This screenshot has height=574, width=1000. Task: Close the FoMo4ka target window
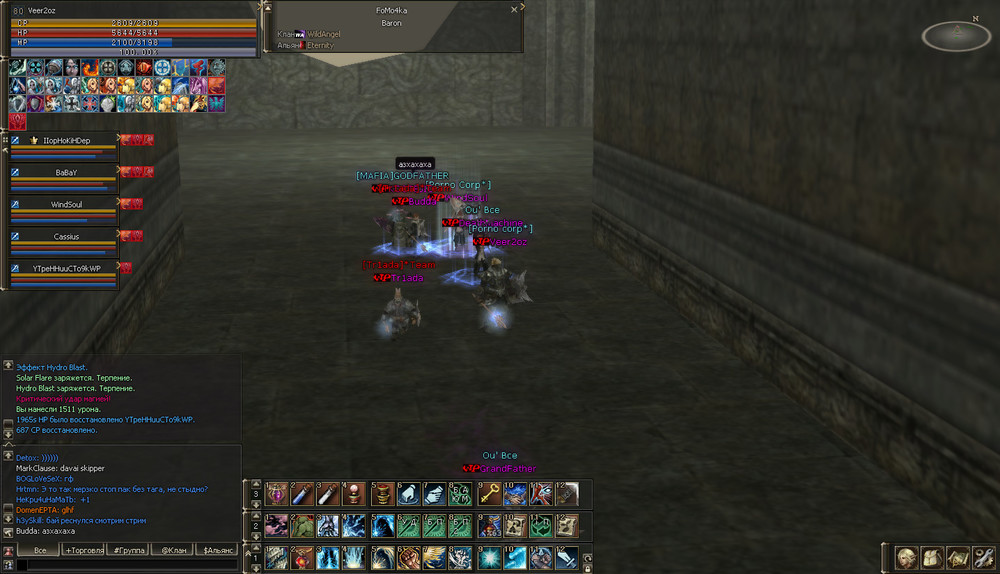pos(514,9)
